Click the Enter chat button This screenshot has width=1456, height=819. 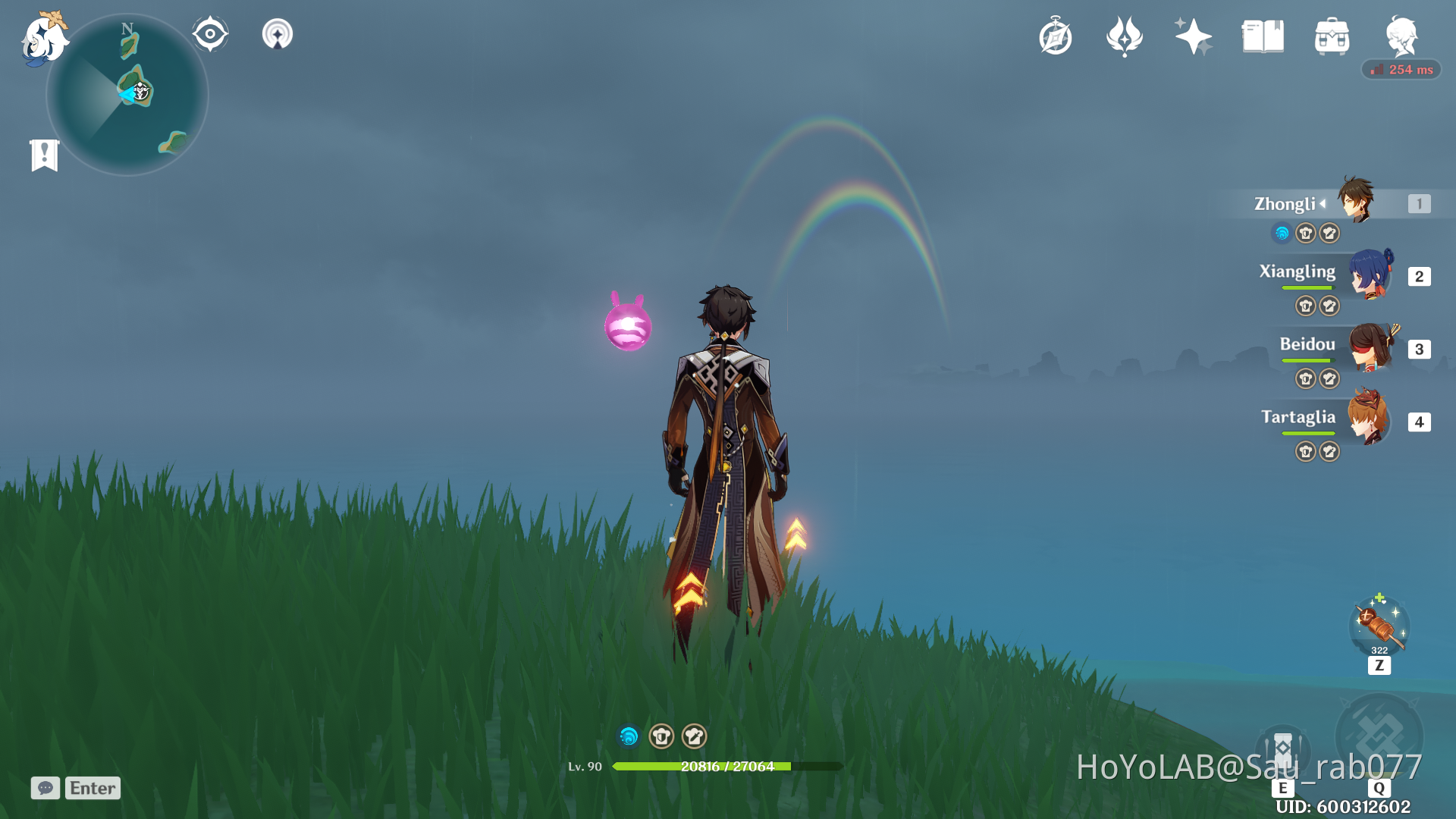pos(92,788)
